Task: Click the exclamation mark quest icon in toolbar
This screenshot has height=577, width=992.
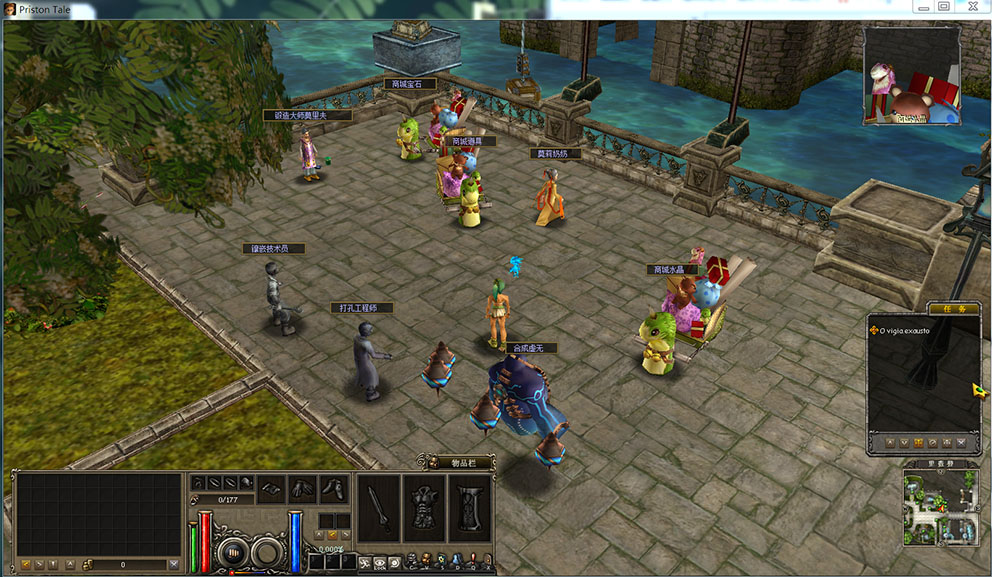Action: pos(471,561)
